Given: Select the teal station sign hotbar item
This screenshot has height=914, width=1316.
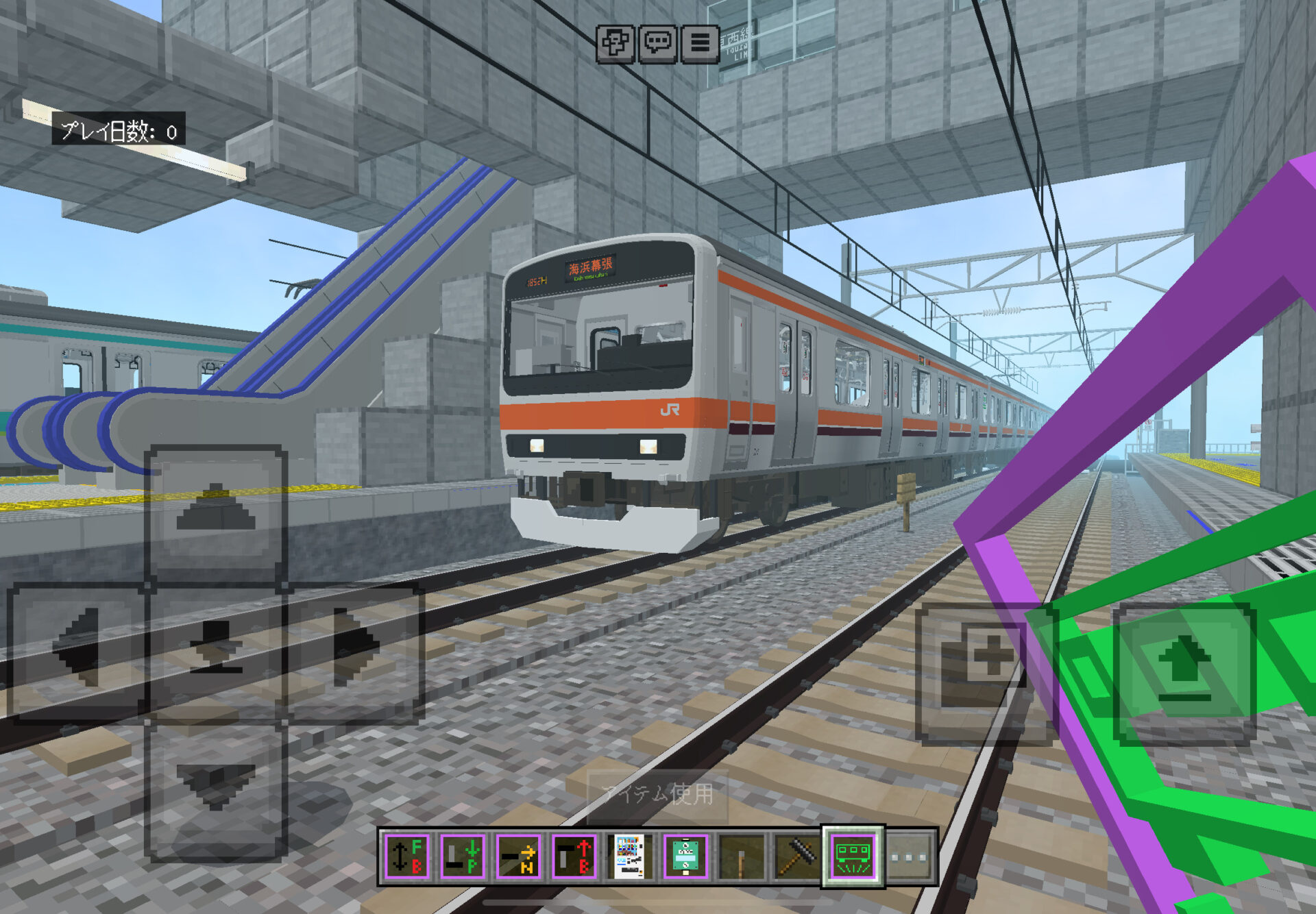Looking at the screenshot, I should pos(685,856).
